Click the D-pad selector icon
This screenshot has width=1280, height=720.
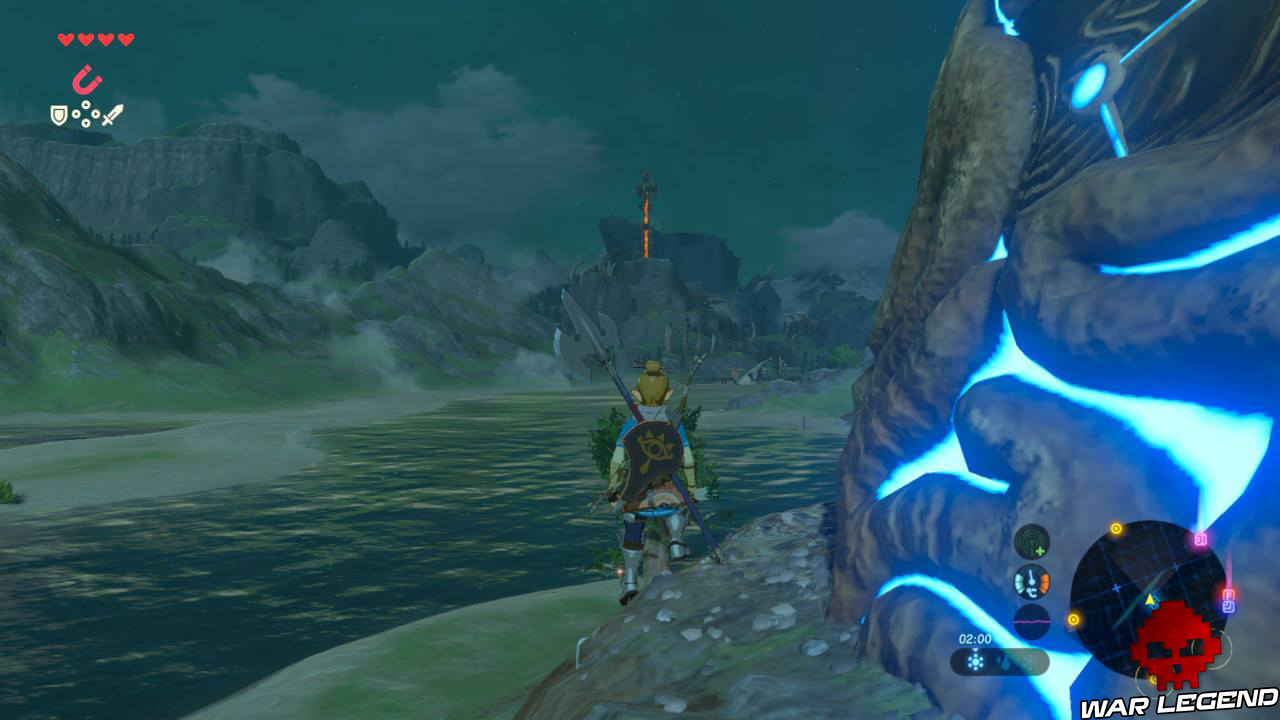[x=85, y=114]
